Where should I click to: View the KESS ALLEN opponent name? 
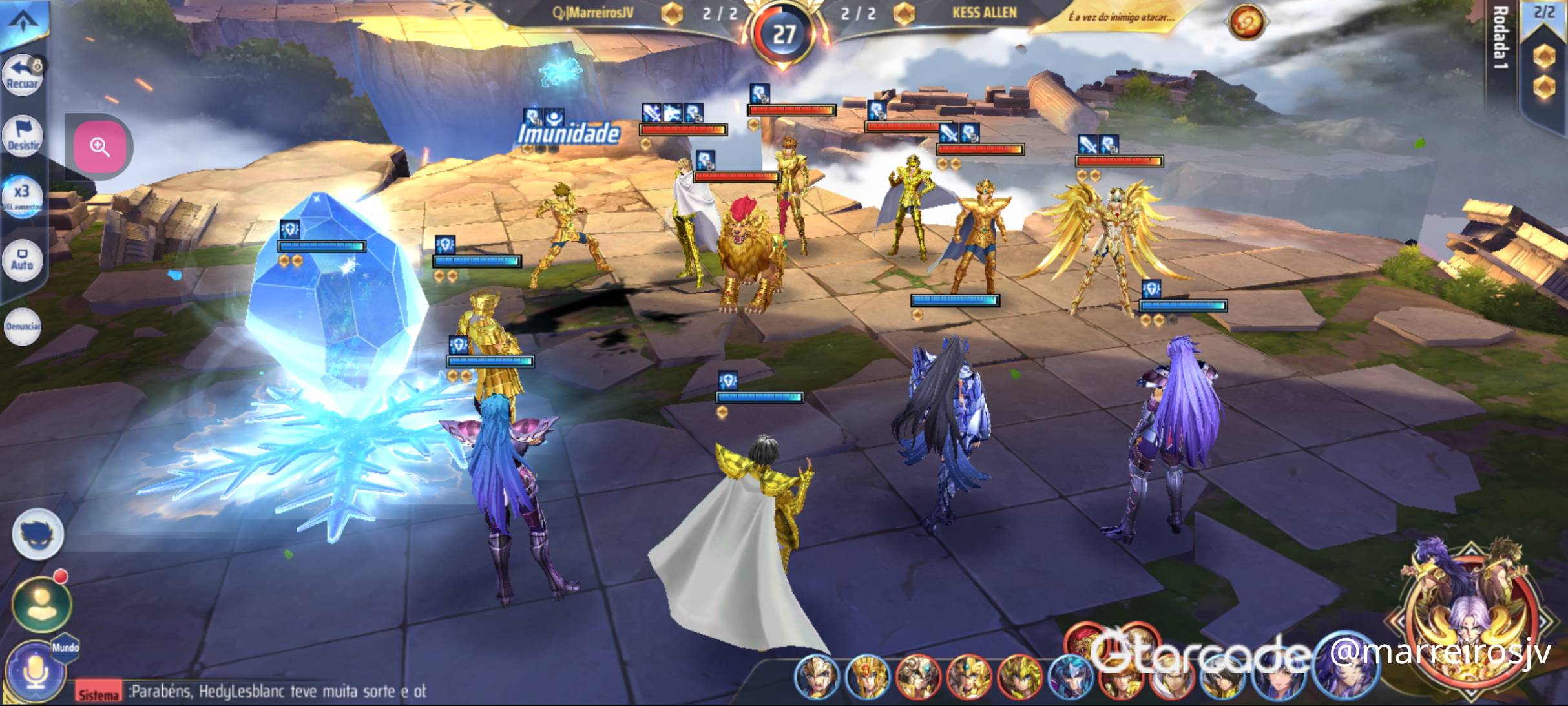pyautogui.click(x=984, y=13)
